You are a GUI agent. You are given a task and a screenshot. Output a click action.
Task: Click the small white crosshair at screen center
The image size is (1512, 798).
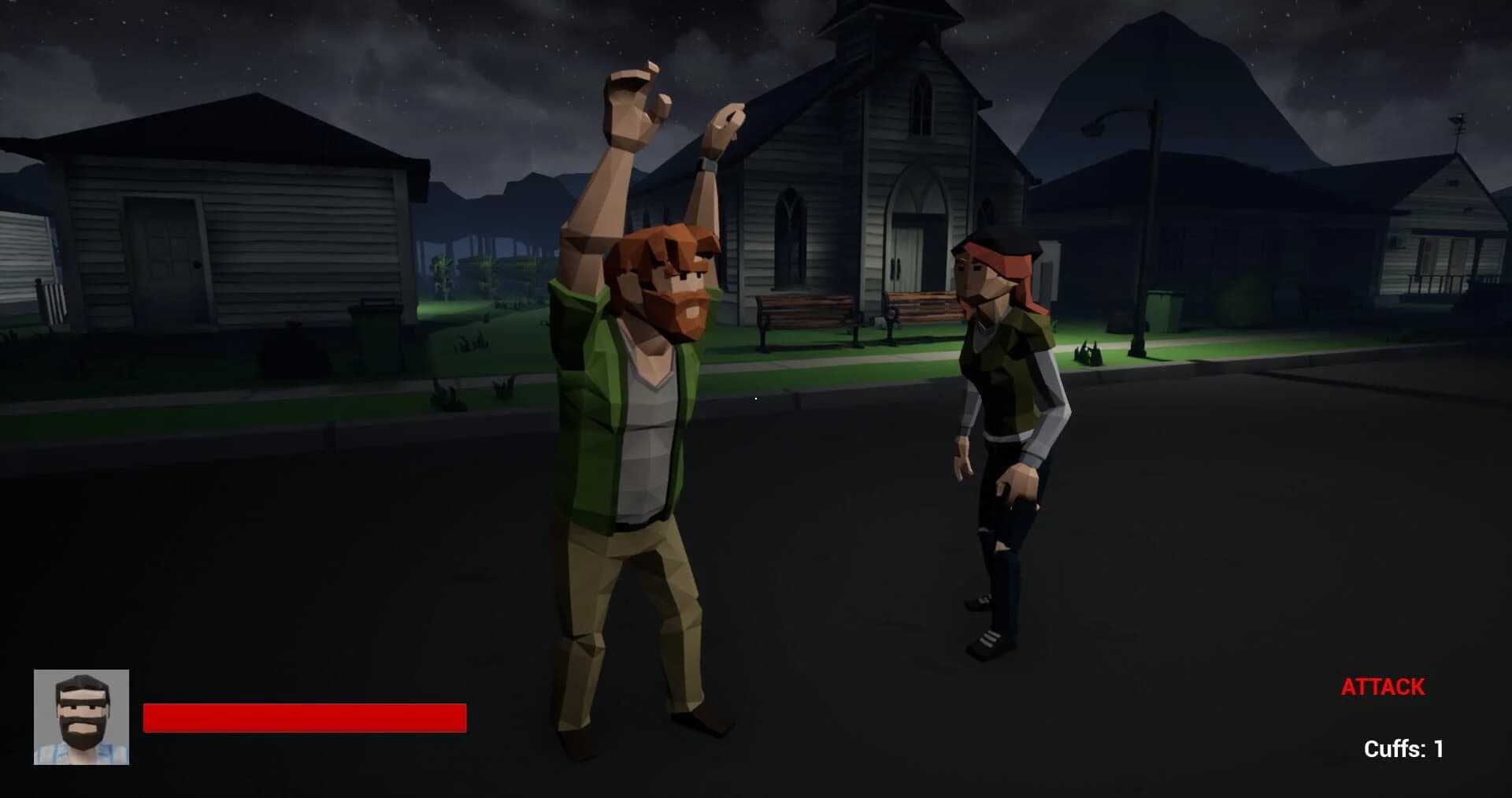[x=755, y=399]
